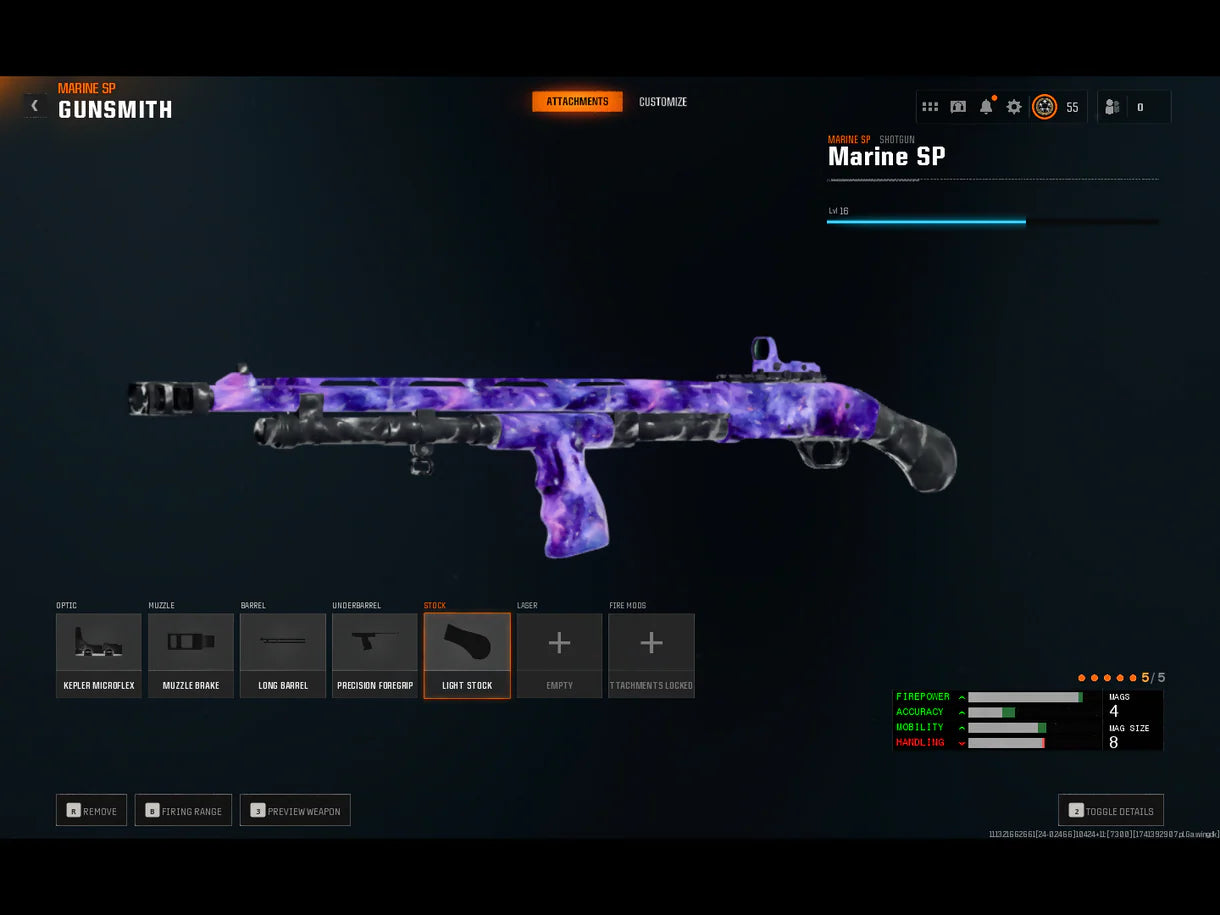Image resolution: width=1220 pixels, height=915 pixels.
Task: Show notifications via the bell icon
Action: (986, 107)
